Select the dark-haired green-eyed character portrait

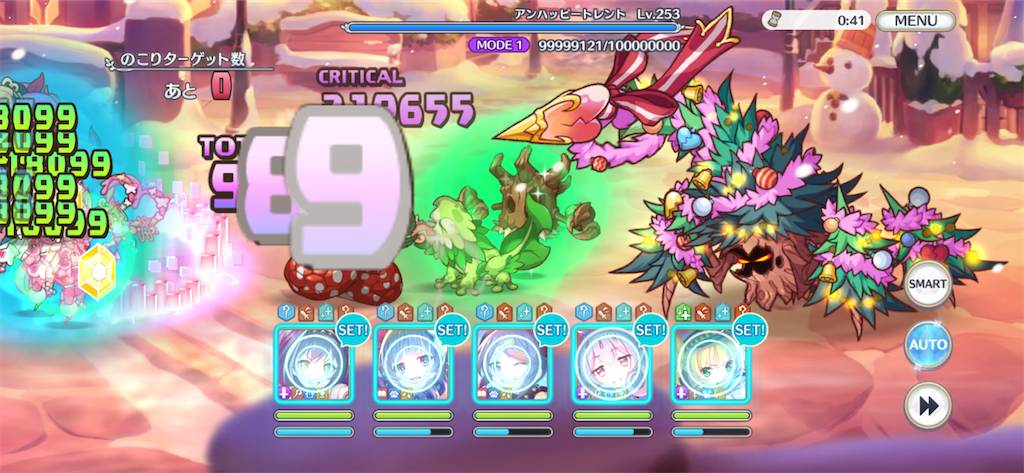(x=313, y=364)
